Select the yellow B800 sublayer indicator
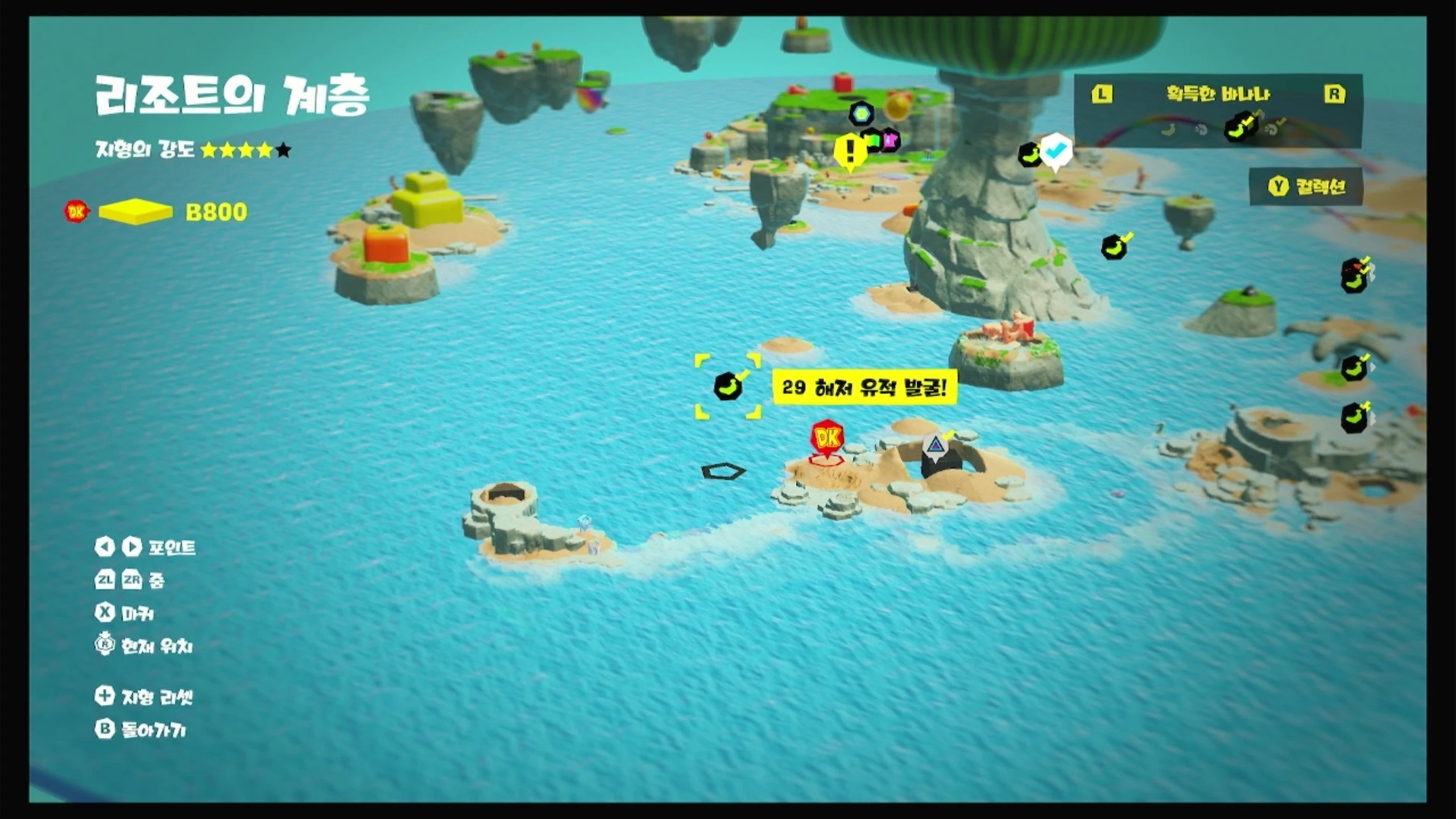1456x819 pixels. (x=135, y=212)
